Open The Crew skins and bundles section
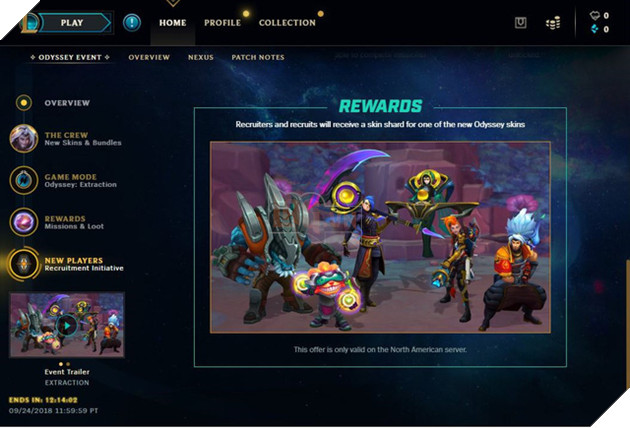This screenshot has height=428, width=630. click(x=82, y=139)
